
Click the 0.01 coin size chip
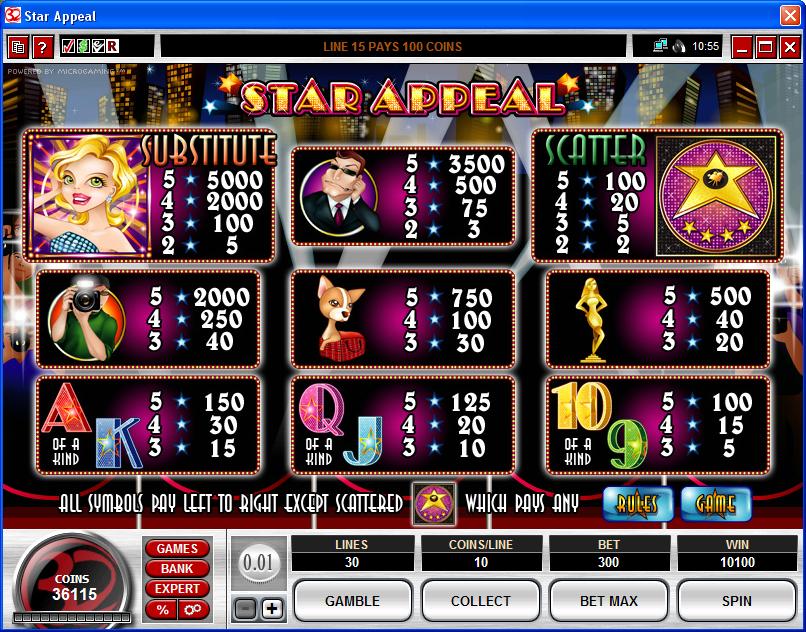(258, 563)
